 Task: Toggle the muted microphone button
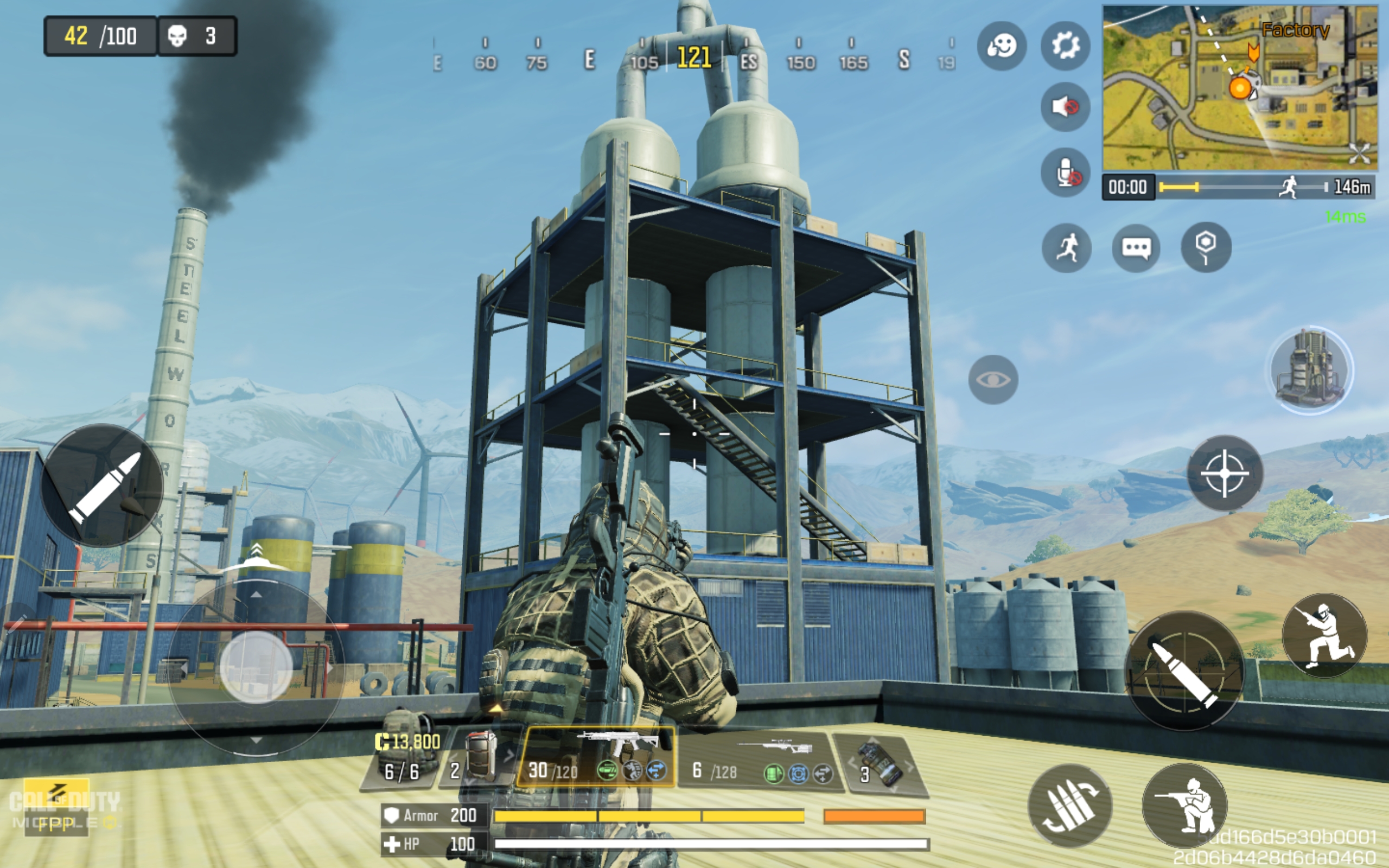1065,172
